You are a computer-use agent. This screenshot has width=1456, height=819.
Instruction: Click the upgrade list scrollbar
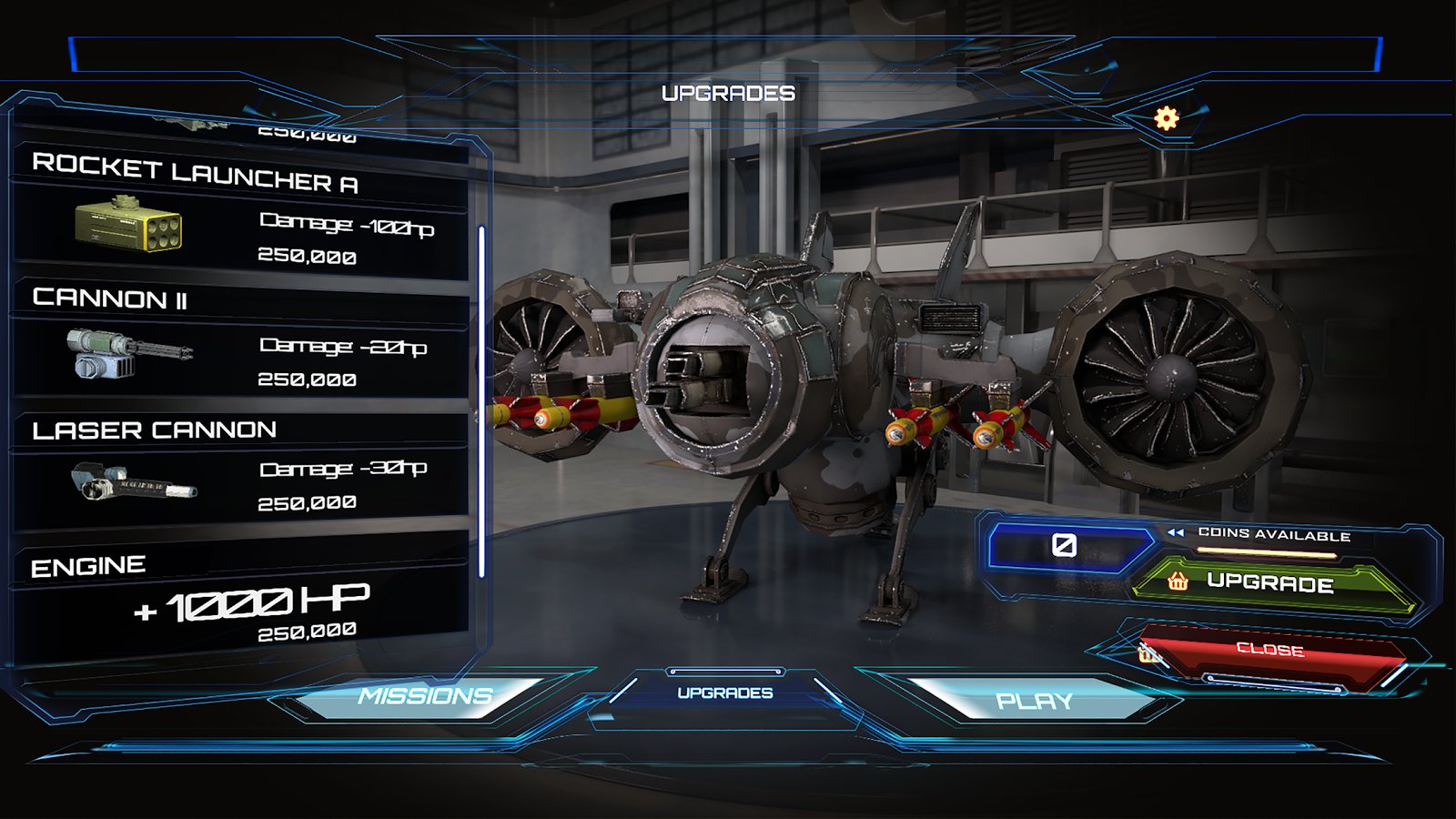481,400
